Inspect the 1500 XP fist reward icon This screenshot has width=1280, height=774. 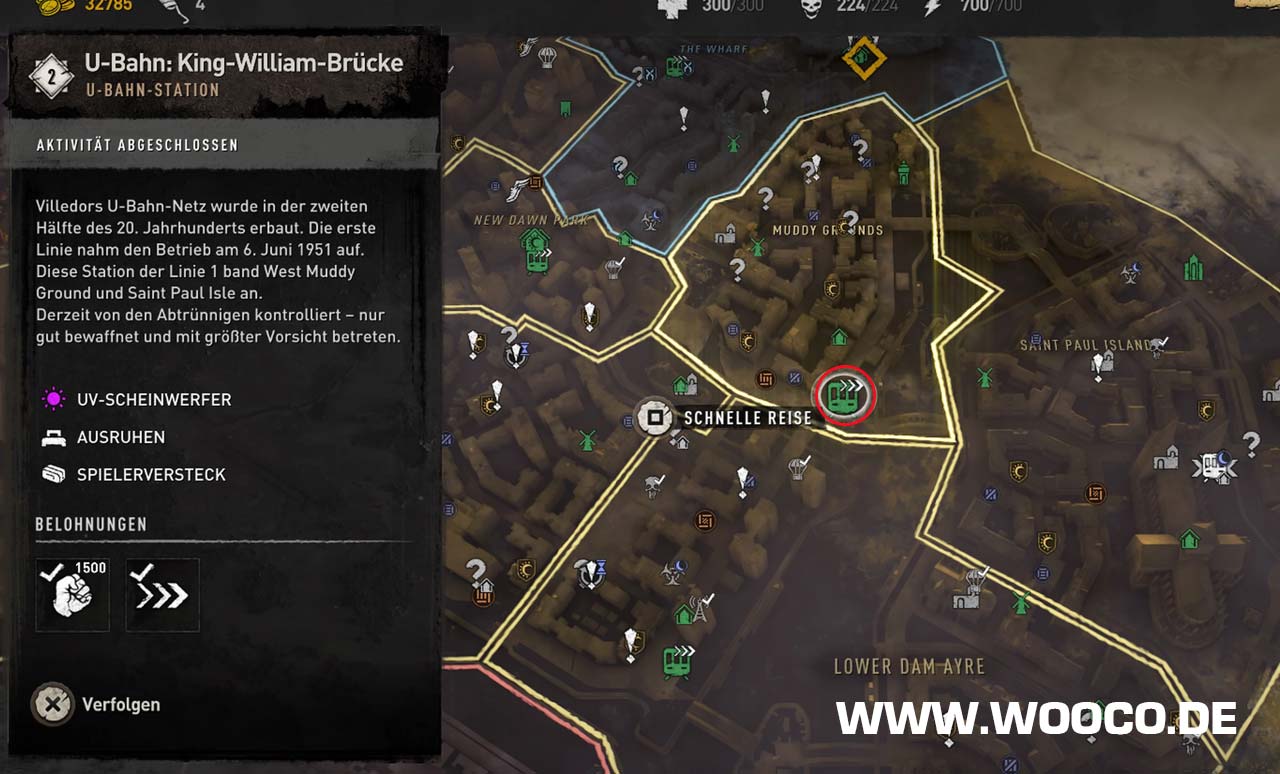[x=72, y=595]
